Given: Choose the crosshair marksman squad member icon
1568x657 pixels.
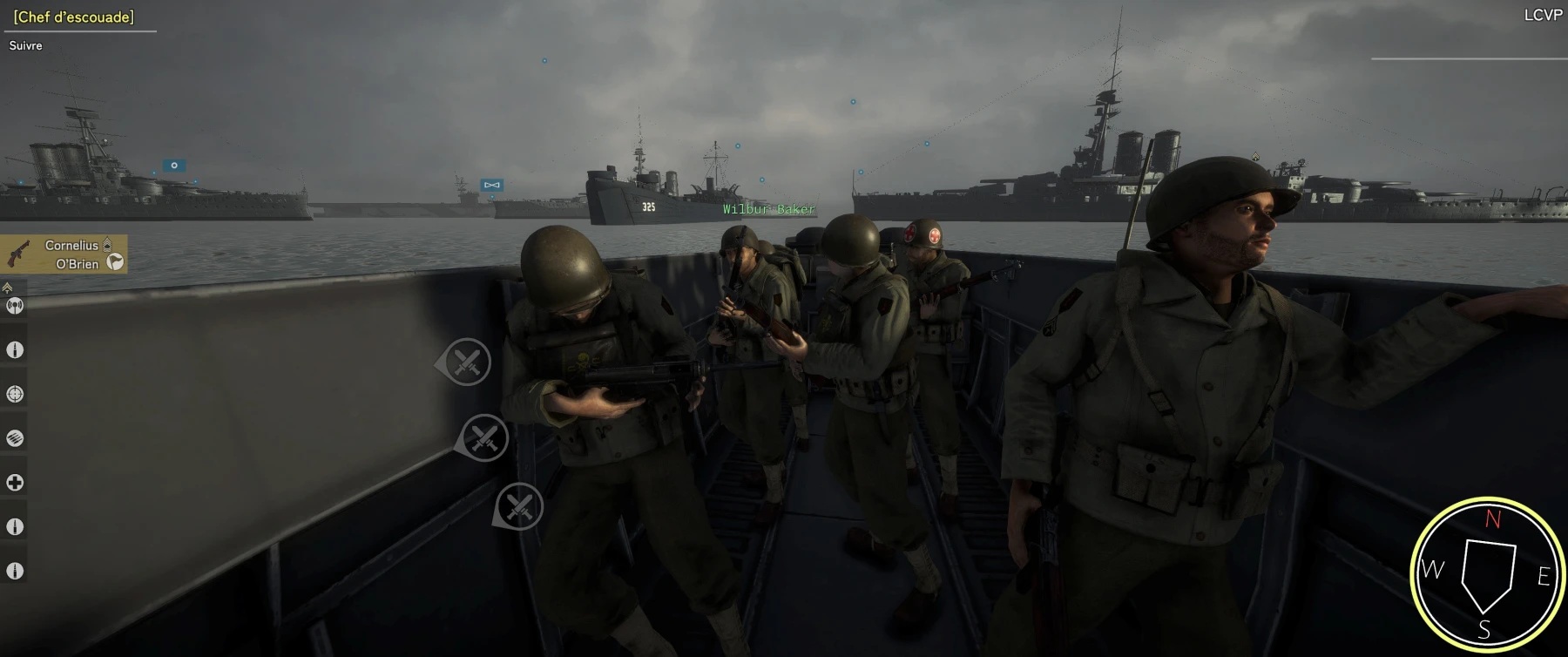Looking at the screenshot, I should pyautogui.click(x=15, y=394).
